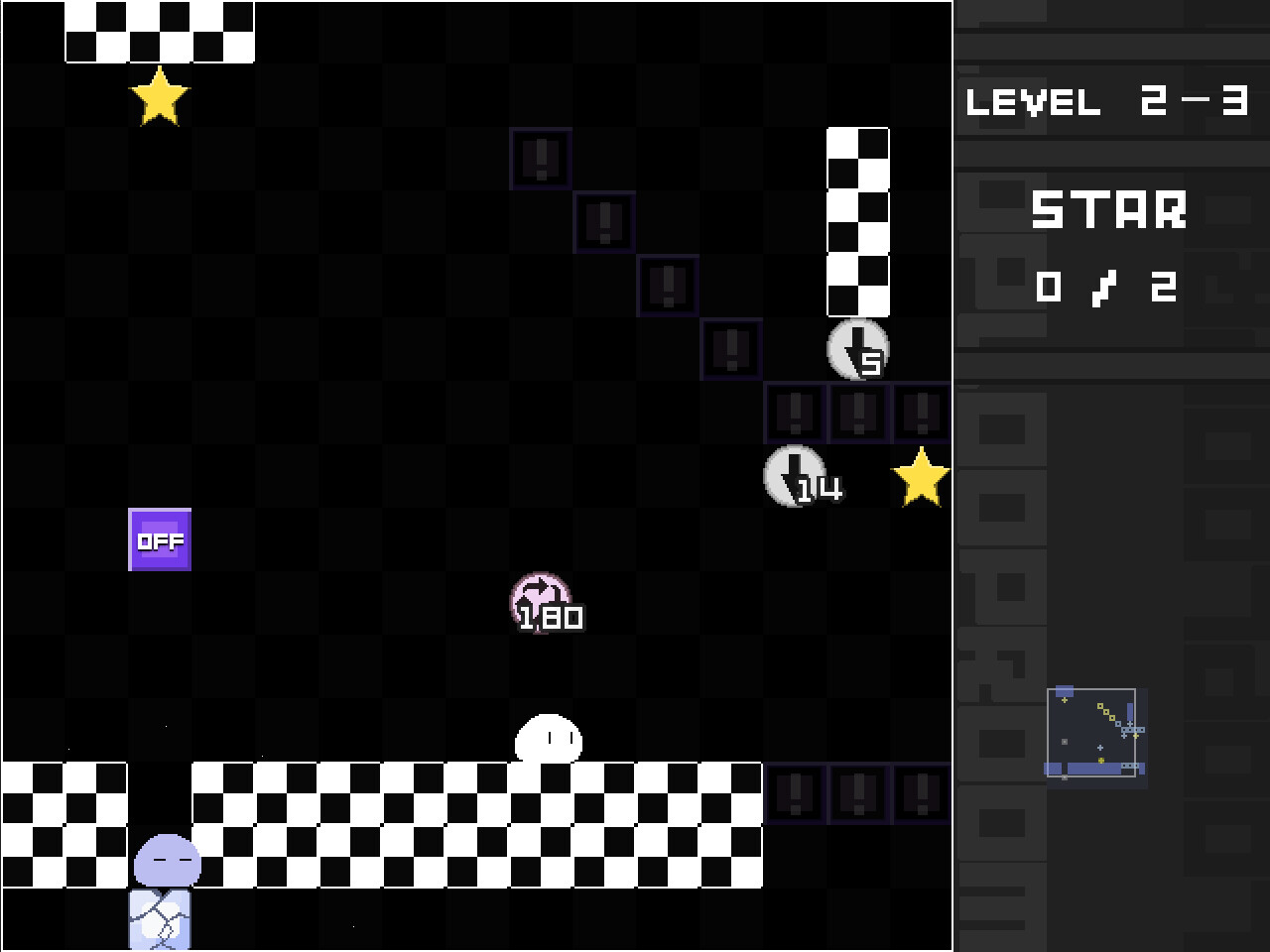Screen dimensions: 1270x952
Task: Select the yellow star beside the 14 countdown circle
Action: tap(922, 475)
